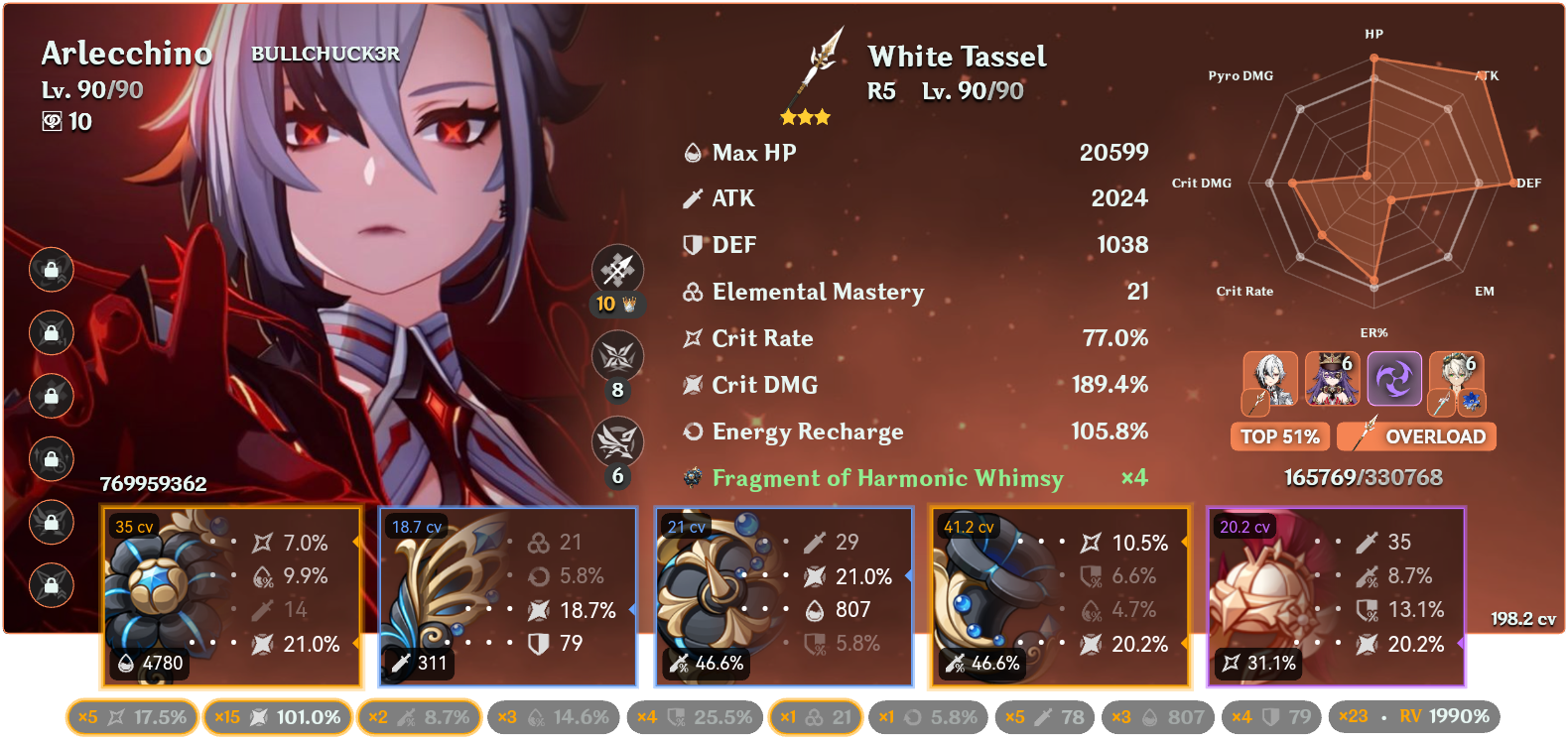Image resolution: width=1568 pixels, height=741 pixels.
Task: Switch to Arlecchino via the BULLCHUCK3R name tab
Action: click(x=325, y=55)
